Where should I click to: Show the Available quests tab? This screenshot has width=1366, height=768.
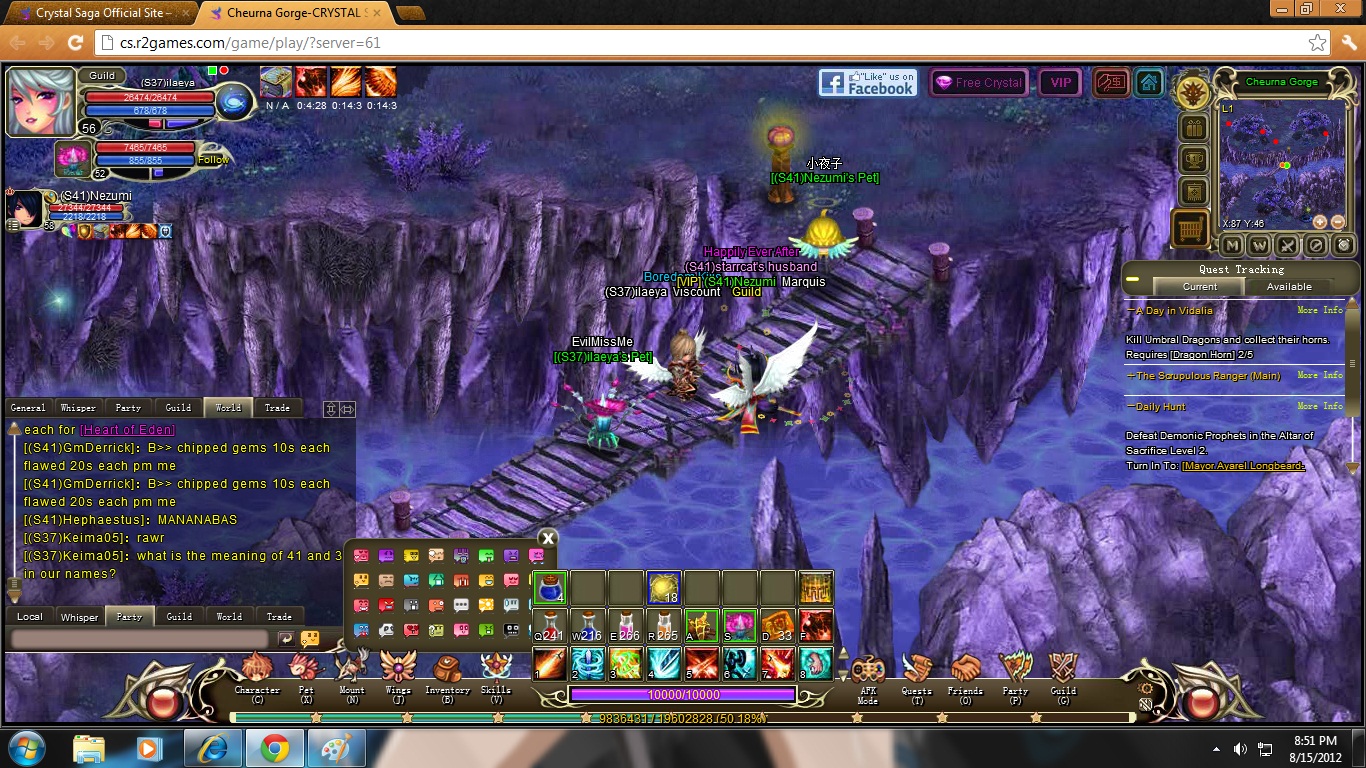(x=1289, y=286)
